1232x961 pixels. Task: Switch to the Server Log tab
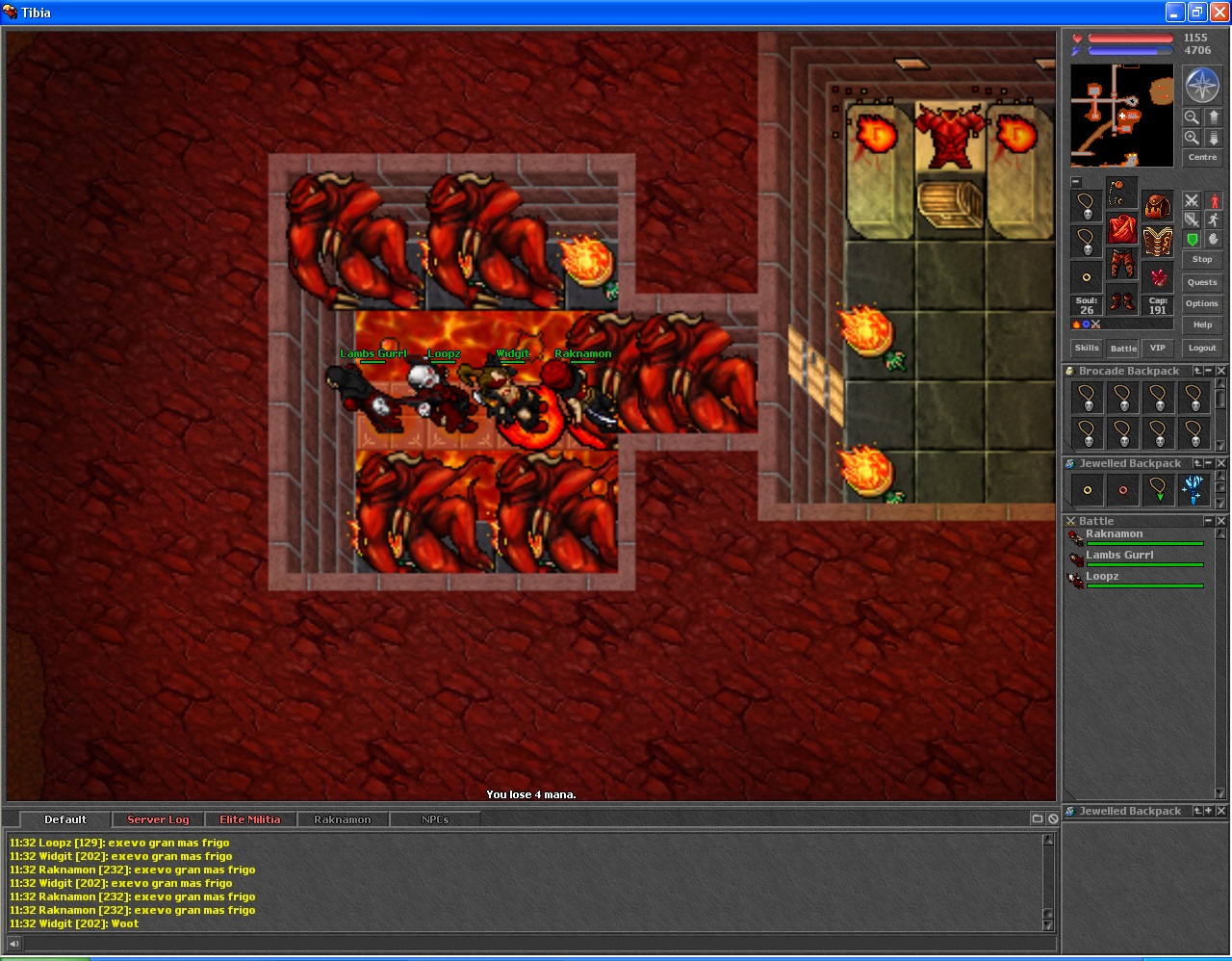[158, 819]
